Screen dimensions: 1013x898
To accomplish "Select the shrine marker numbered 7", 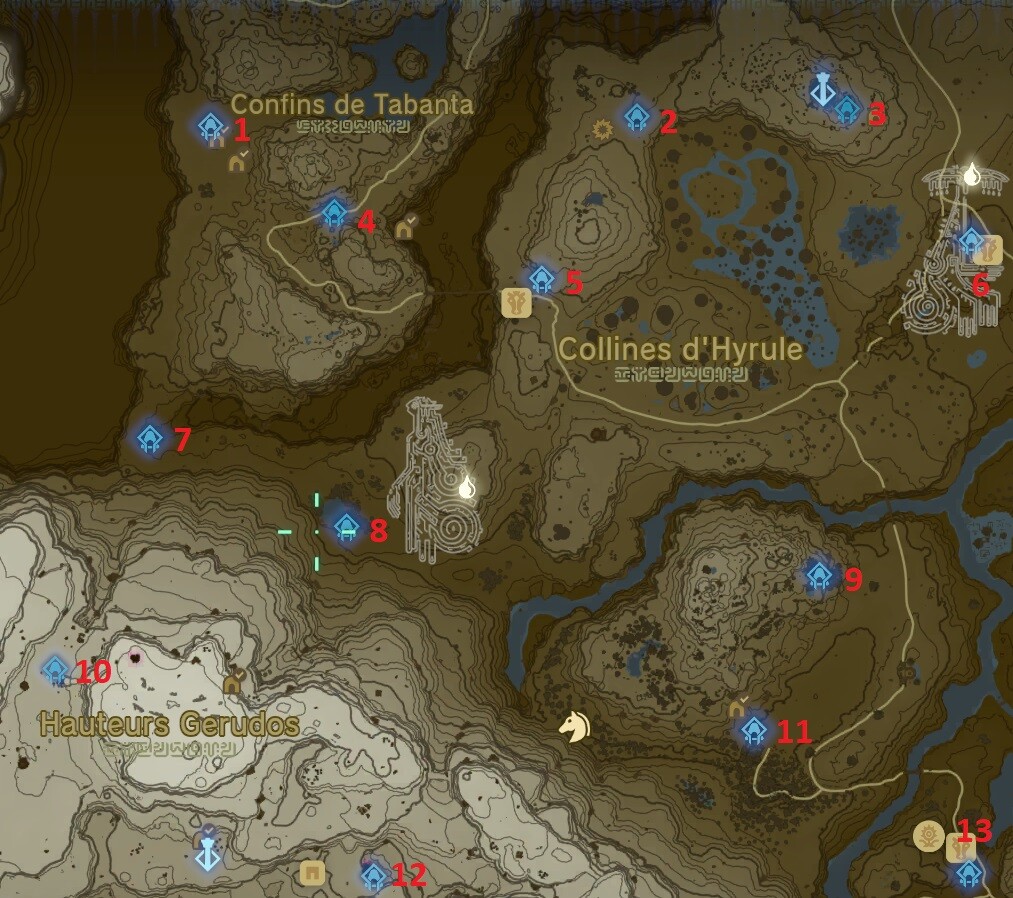I will (x=150, y=437).
